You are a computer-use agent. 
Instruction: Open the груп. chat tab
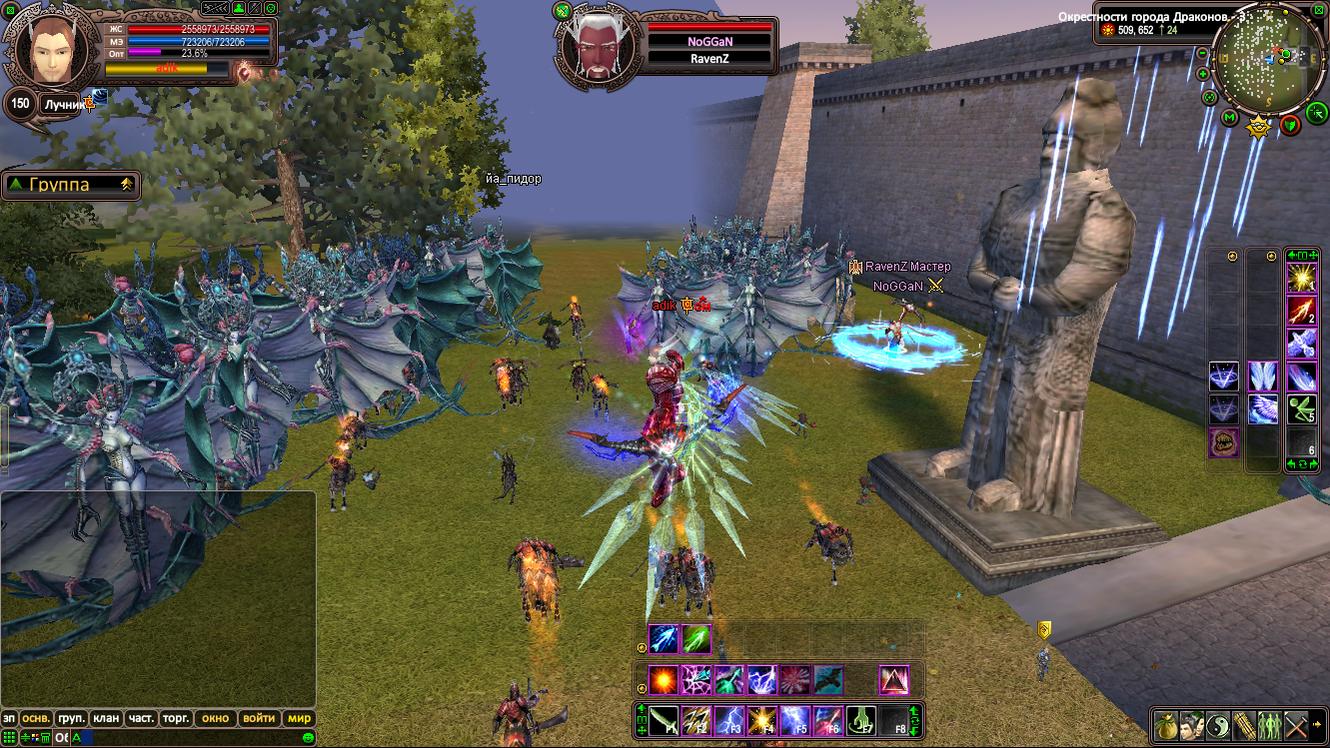pos(71,718)
